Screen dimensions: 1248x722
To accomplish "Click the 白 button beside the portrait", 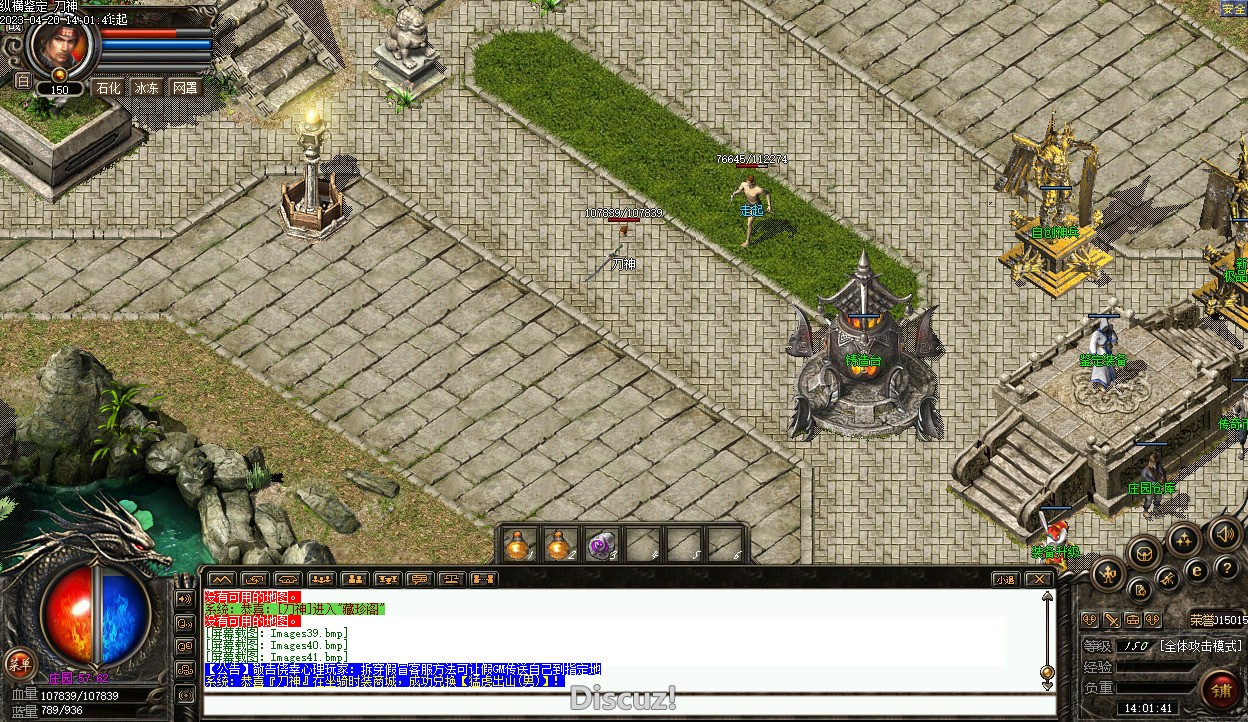I will click(22, 80).
